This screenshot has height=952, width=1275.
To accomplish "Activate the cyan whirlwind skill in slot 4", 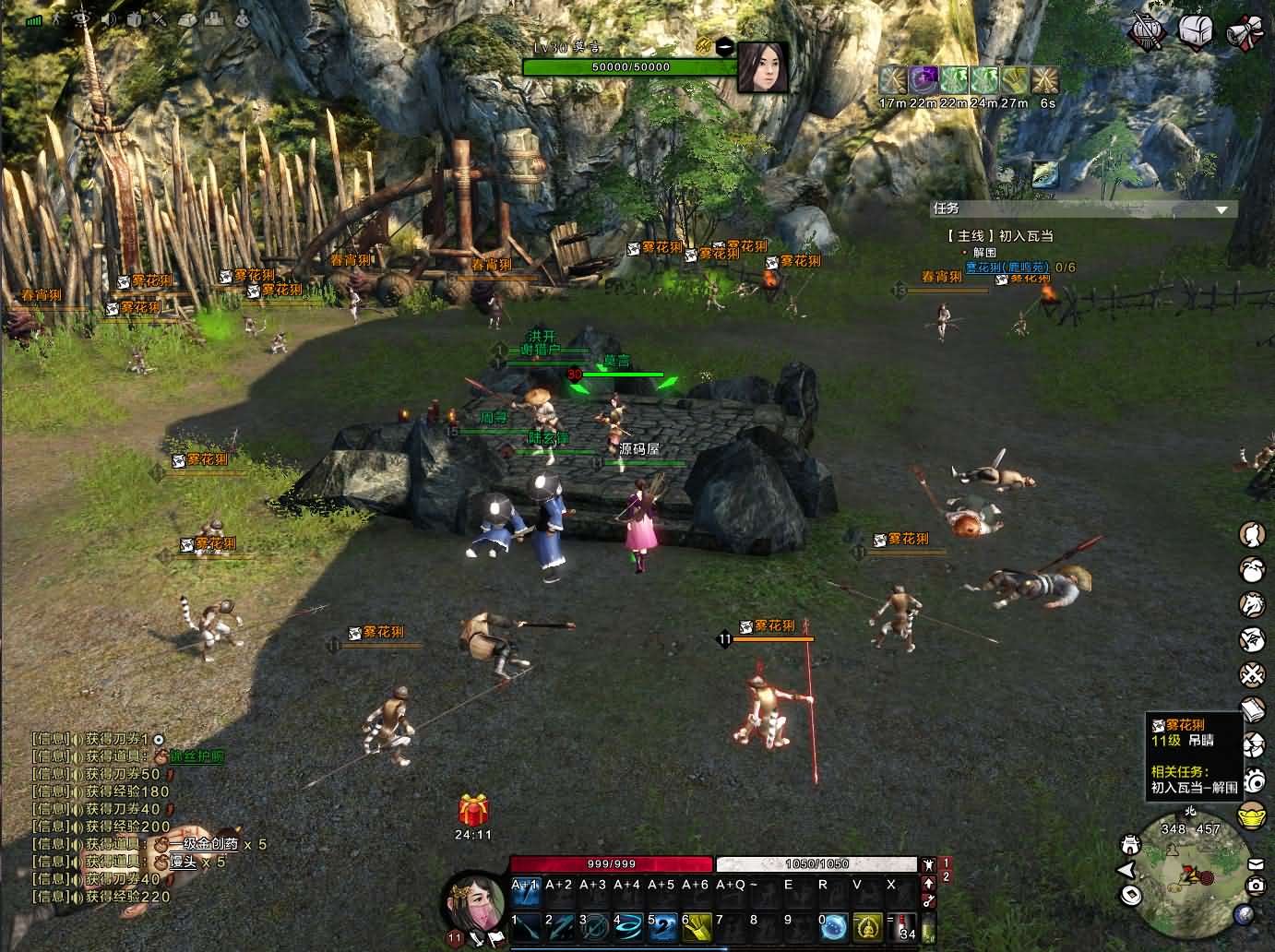I will coord(627,925).
